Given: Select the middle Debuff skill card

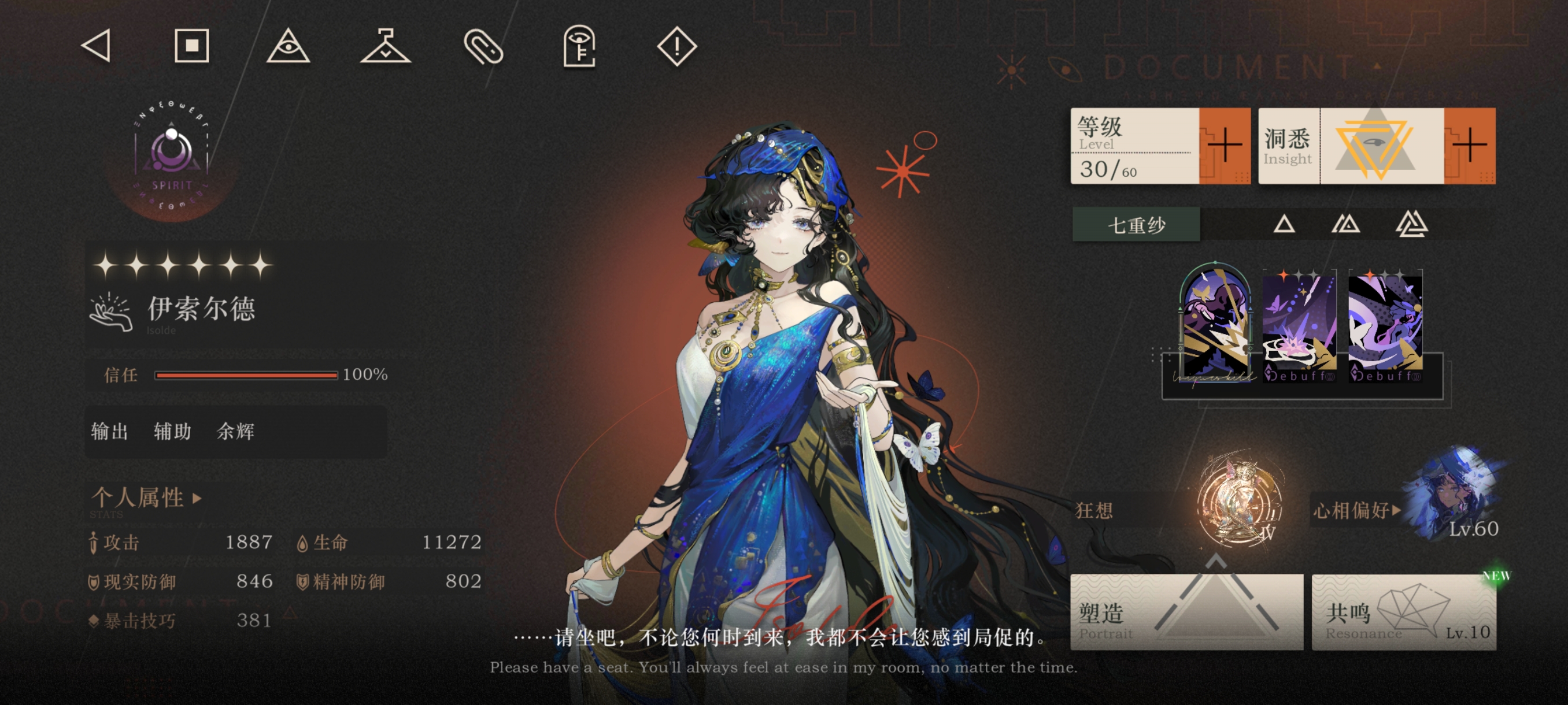Looking at the screenshot, I should 1300,325.
